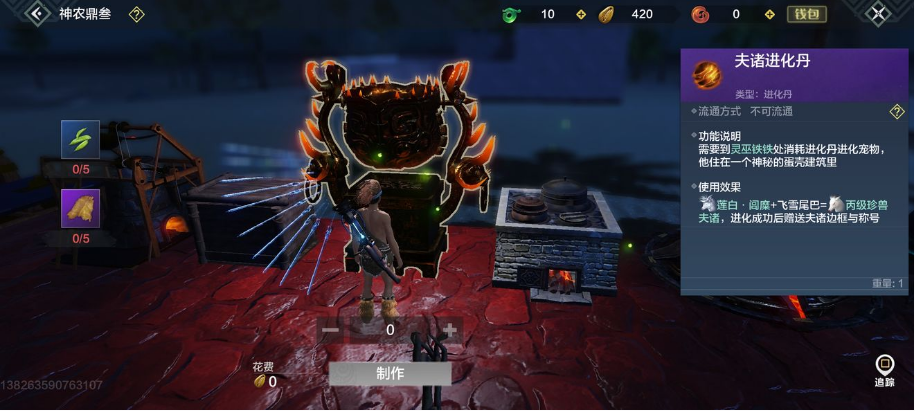This screenshot has width=915, height=411.
Task: Add more red swirl currency
Action: click(x=768, y=15)
